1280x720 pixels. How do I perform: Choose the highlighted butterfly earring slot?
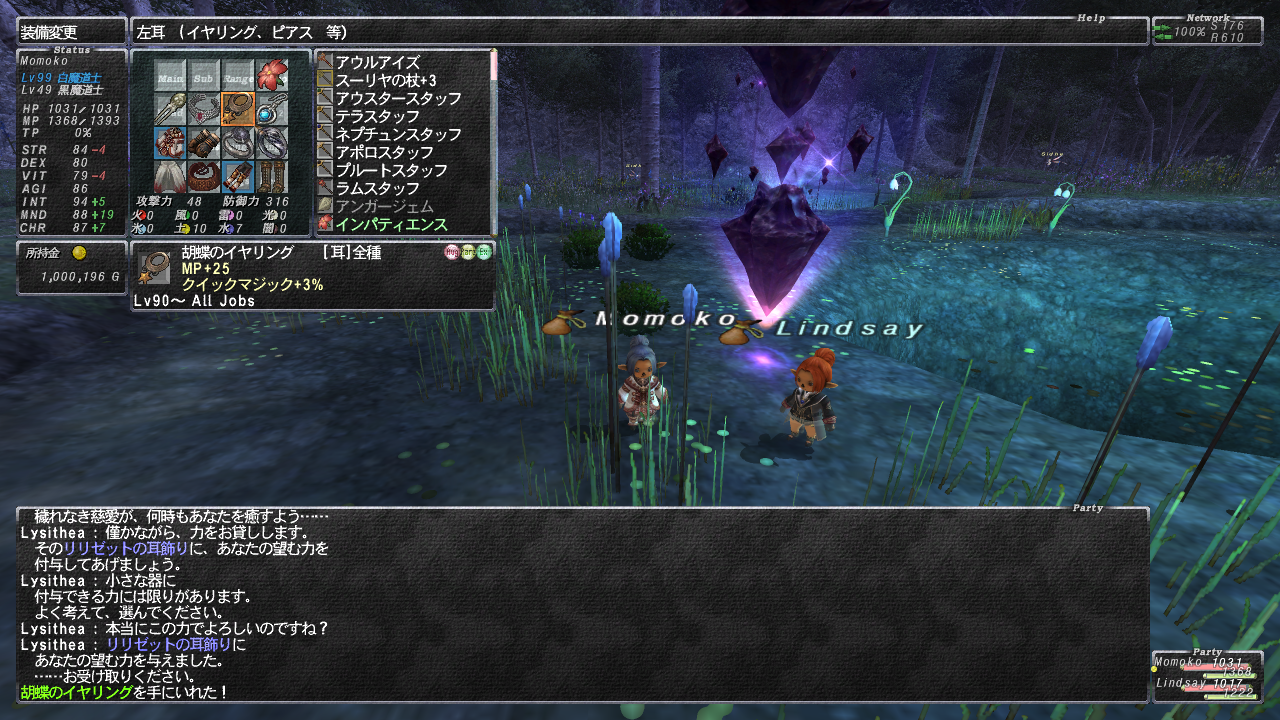coord(238,108)
